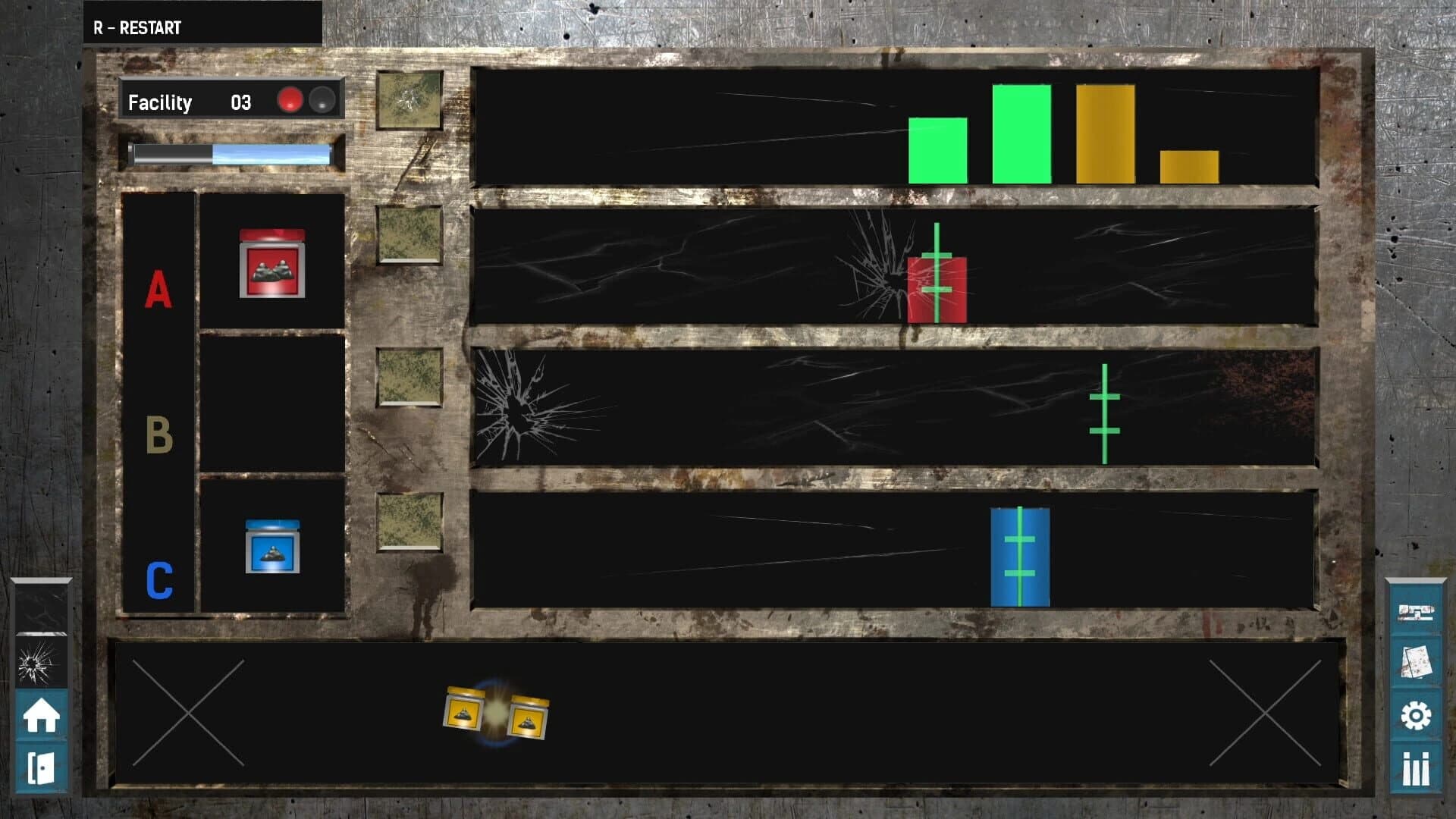Open the top camo window tile
The width and height of the screenshot is (1456, 819).
410,99
